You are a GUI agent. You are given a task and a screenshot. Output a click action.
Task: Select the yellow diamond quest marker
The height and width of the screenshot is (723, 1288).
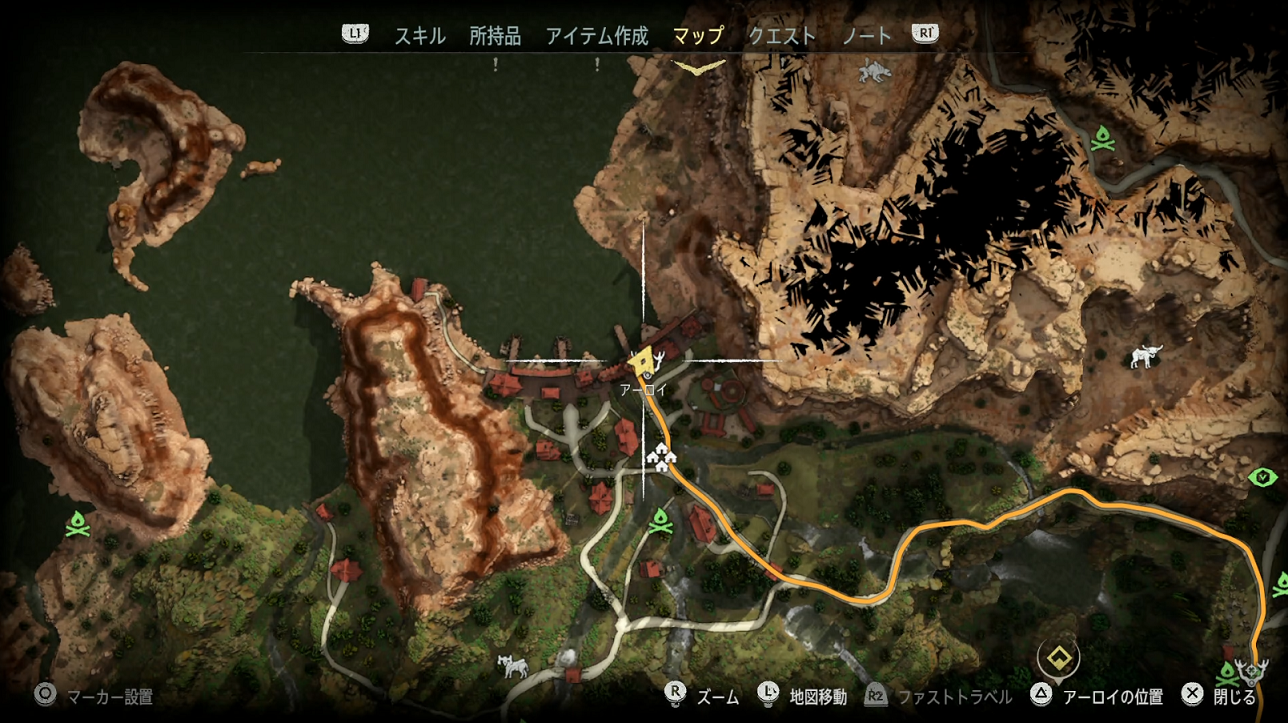point(1058,657)
